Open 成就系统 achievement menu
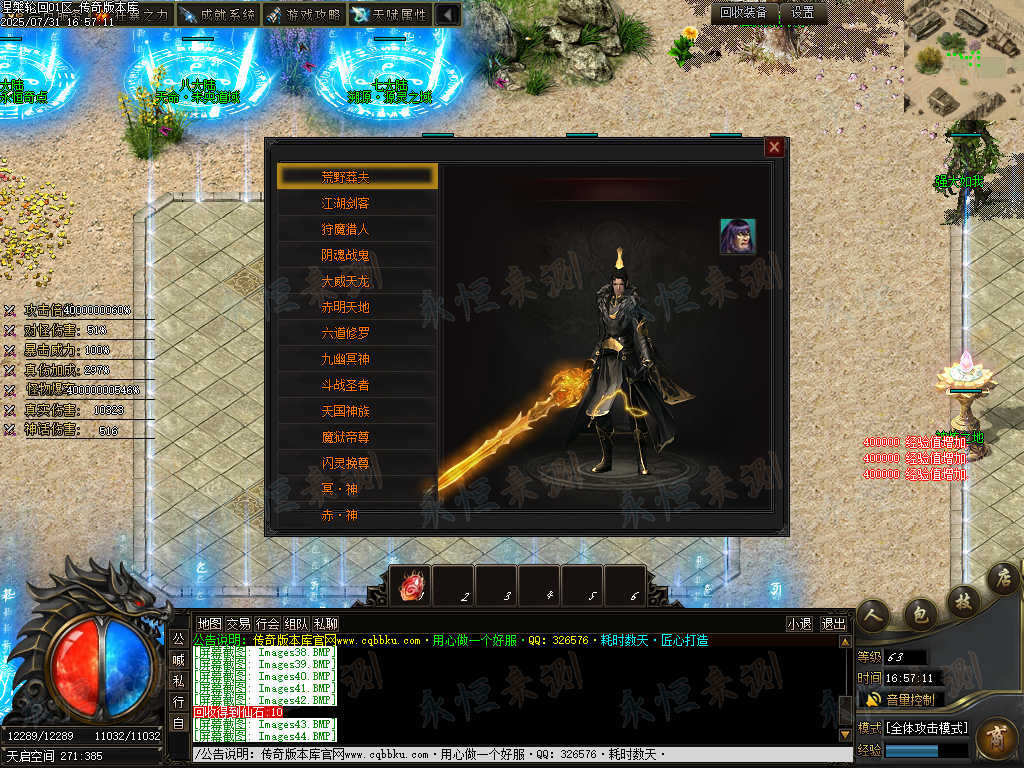Image resolution: width=1024 pixels, height=768 pixels. click(x=217, y=15)
